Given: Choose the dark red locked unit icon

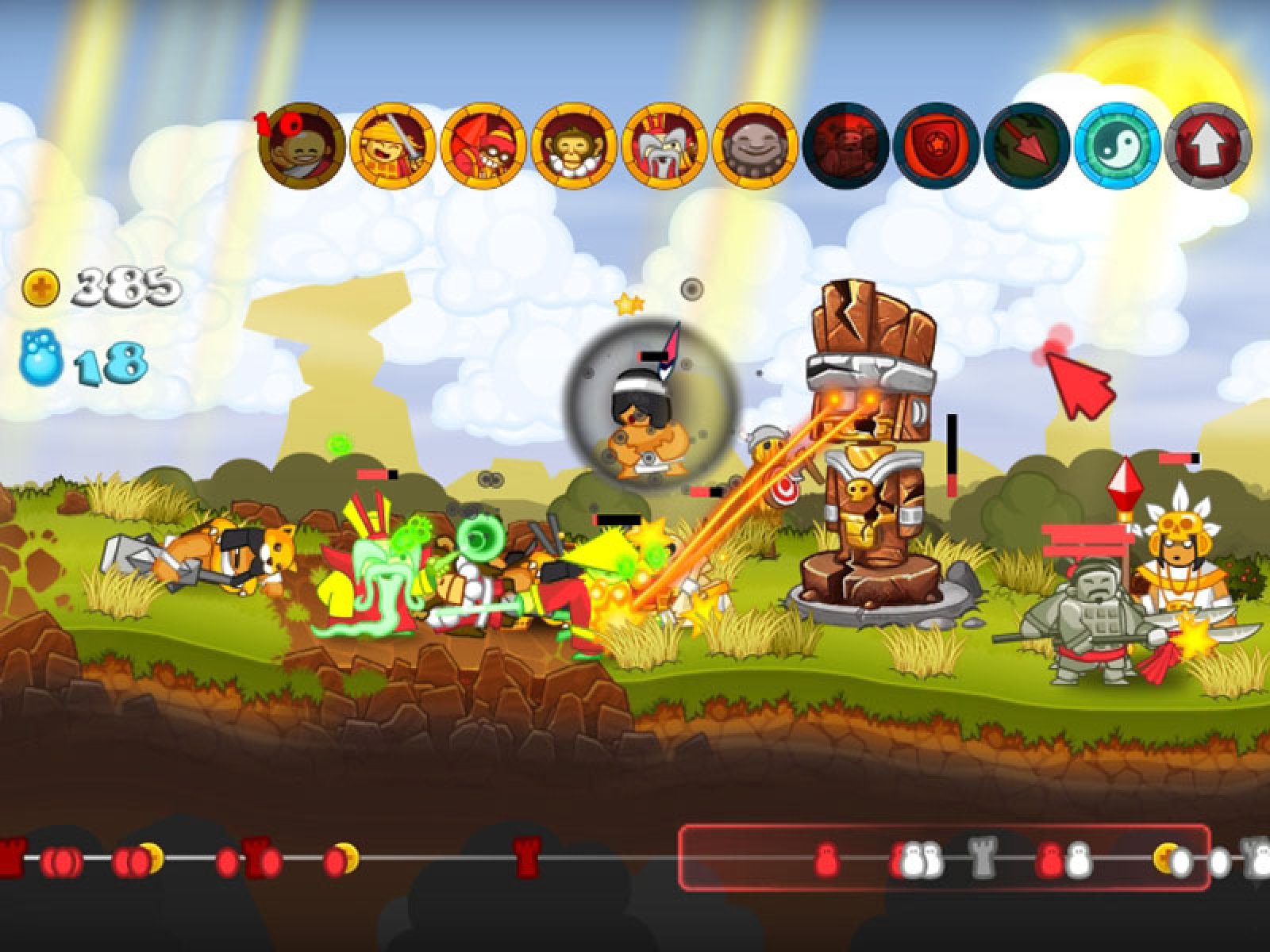Looking at the screenshot, I should (x=846, y=147).
